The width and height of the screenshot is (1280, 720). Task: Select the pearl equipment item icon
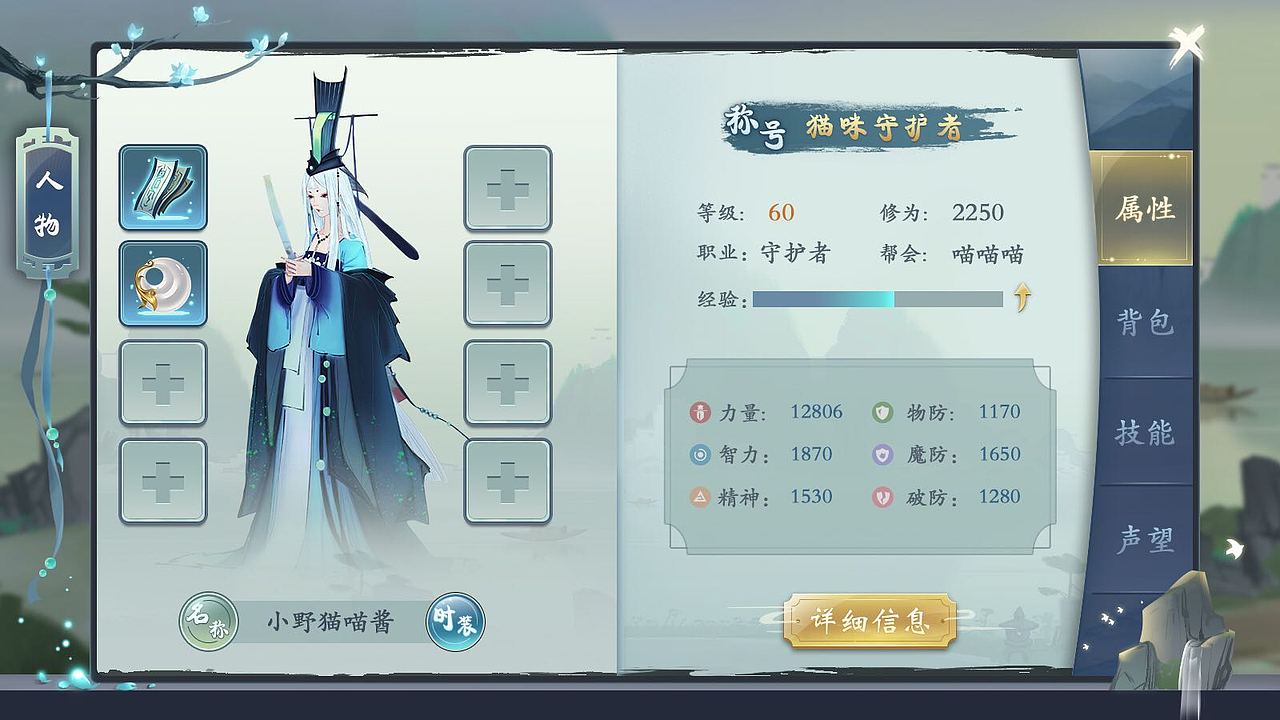coord(163,285)
